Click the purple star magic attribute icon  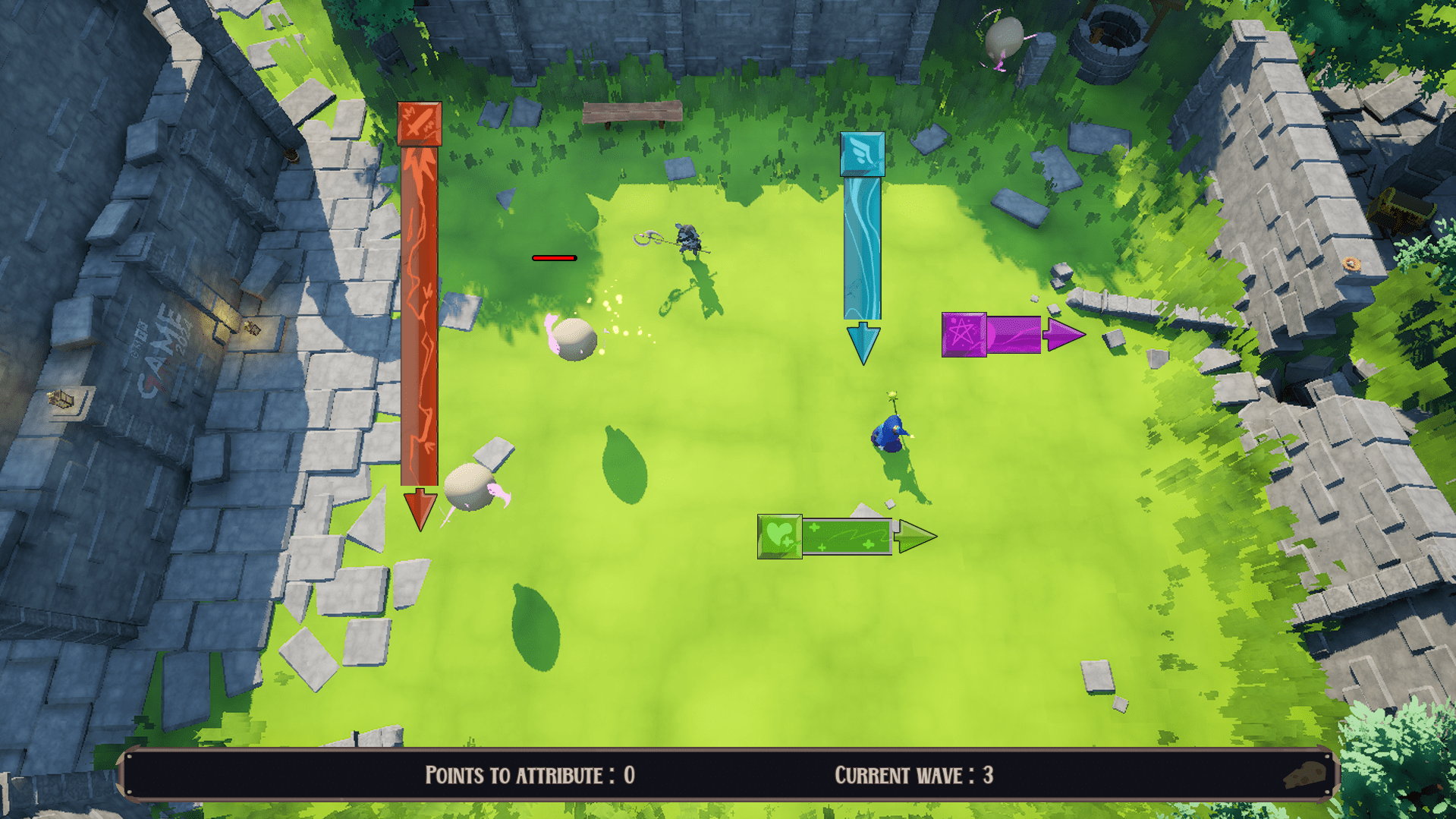click(x=964, y=334)
